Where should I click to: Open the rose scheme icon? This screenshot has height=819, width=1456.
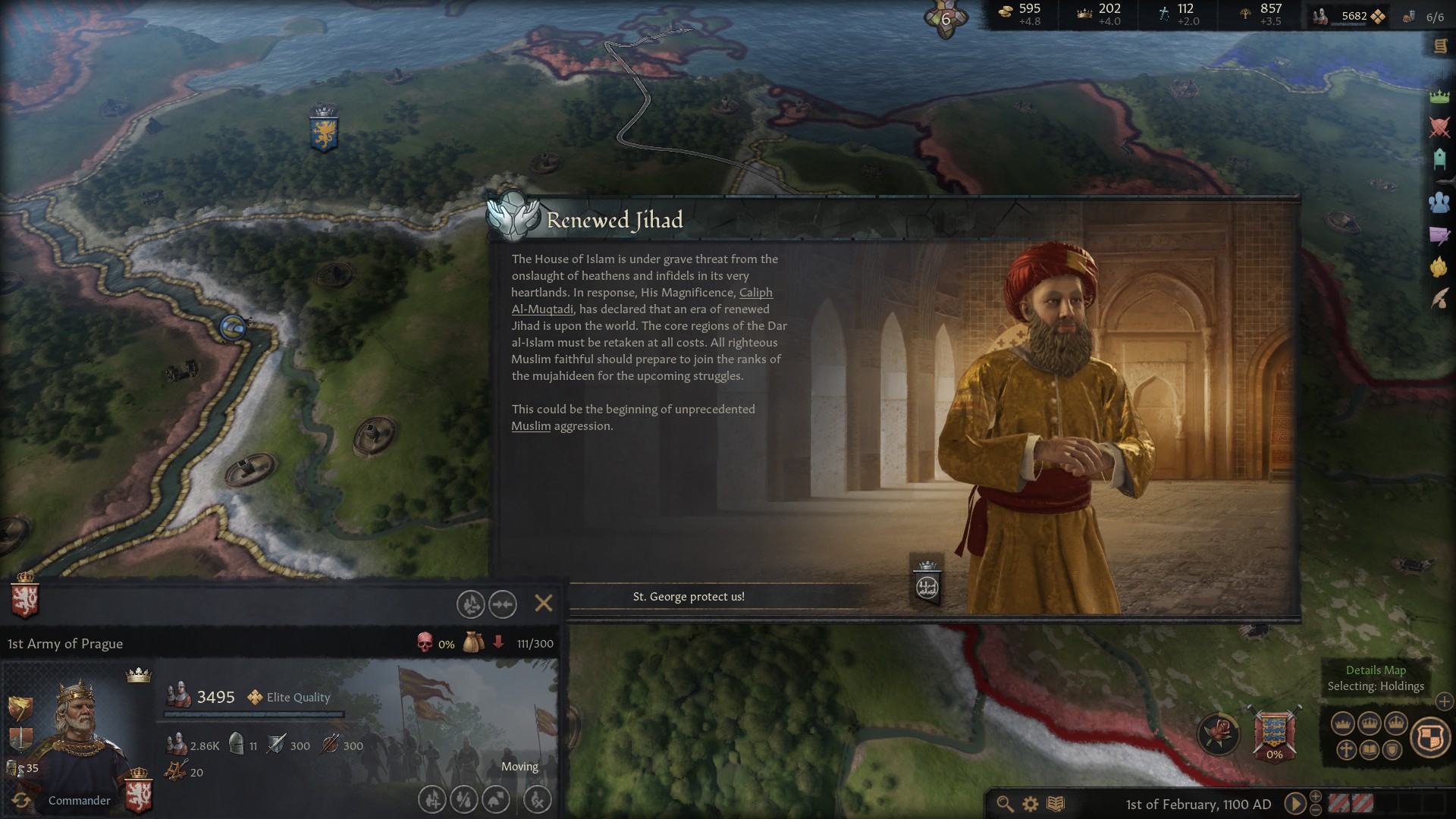pyautogui.click(x=1219, y=733)
